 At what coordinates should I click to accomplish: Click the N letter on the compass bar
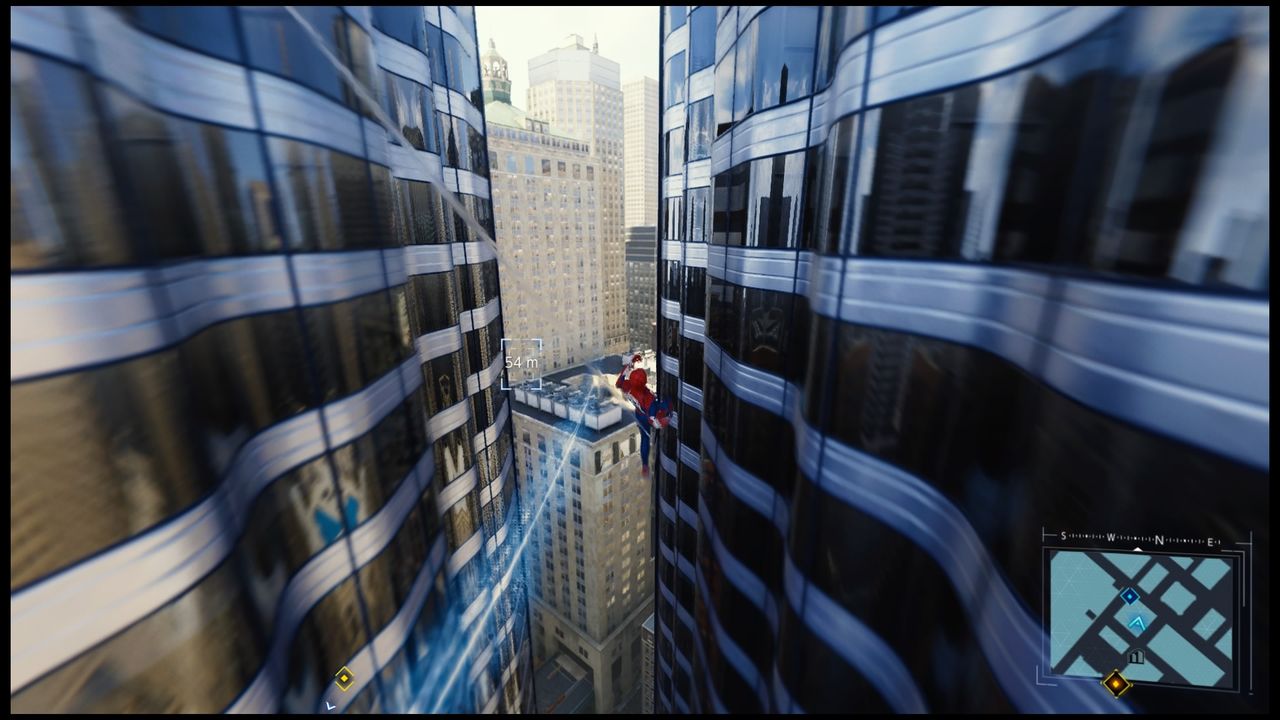[1159, 537]
